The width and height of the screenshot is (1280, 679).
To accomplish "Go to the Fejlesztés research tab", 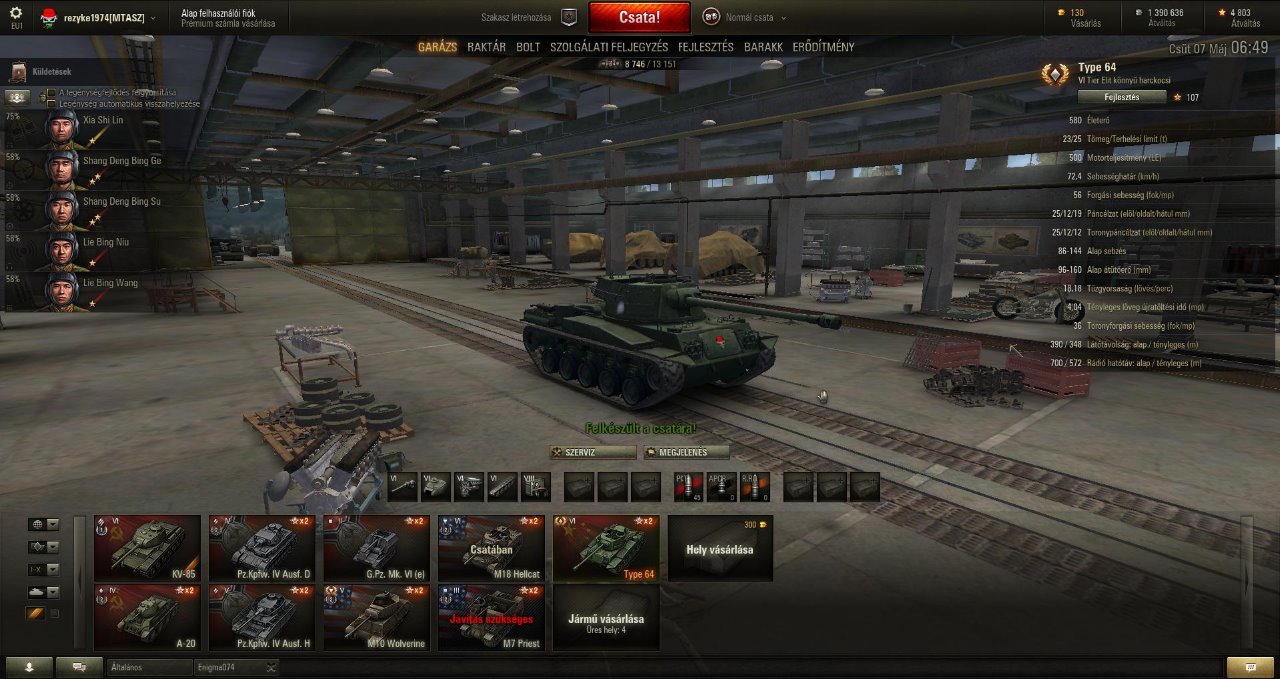I will (x=705, y=47).
